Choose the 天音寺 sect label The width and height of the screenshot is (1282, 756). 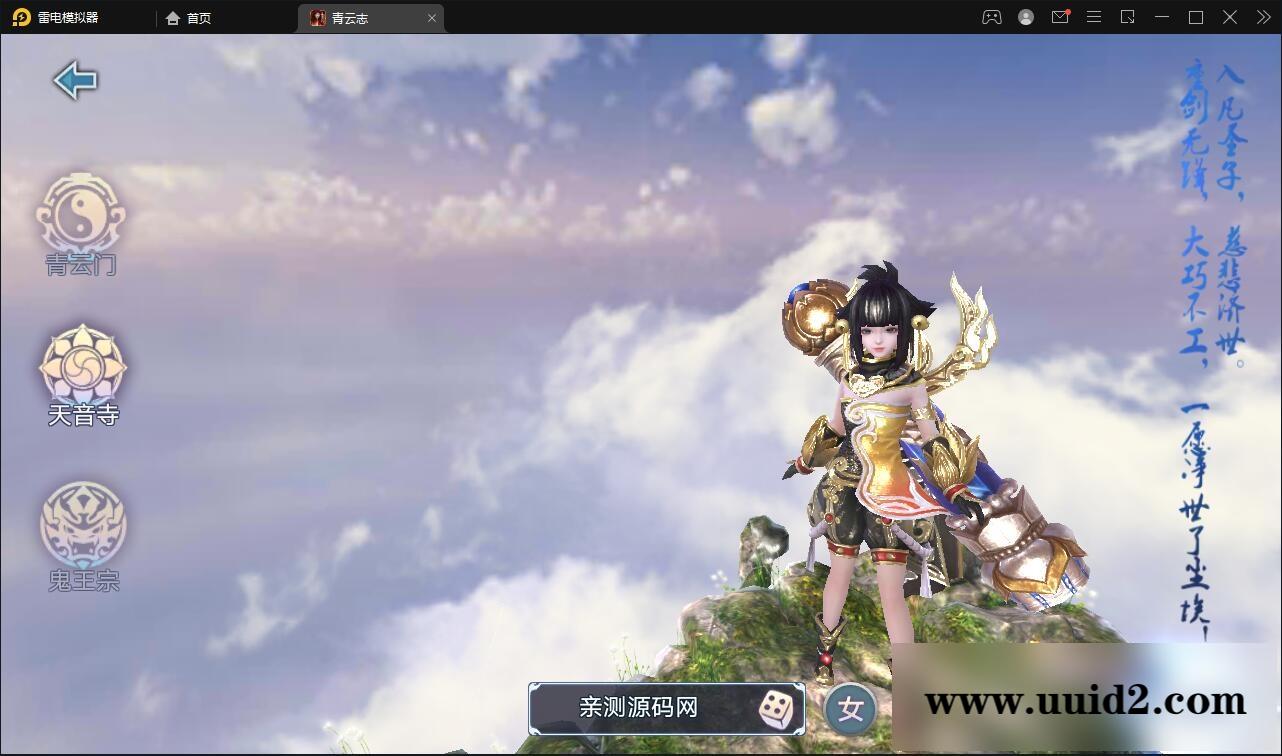click(83, 413)
